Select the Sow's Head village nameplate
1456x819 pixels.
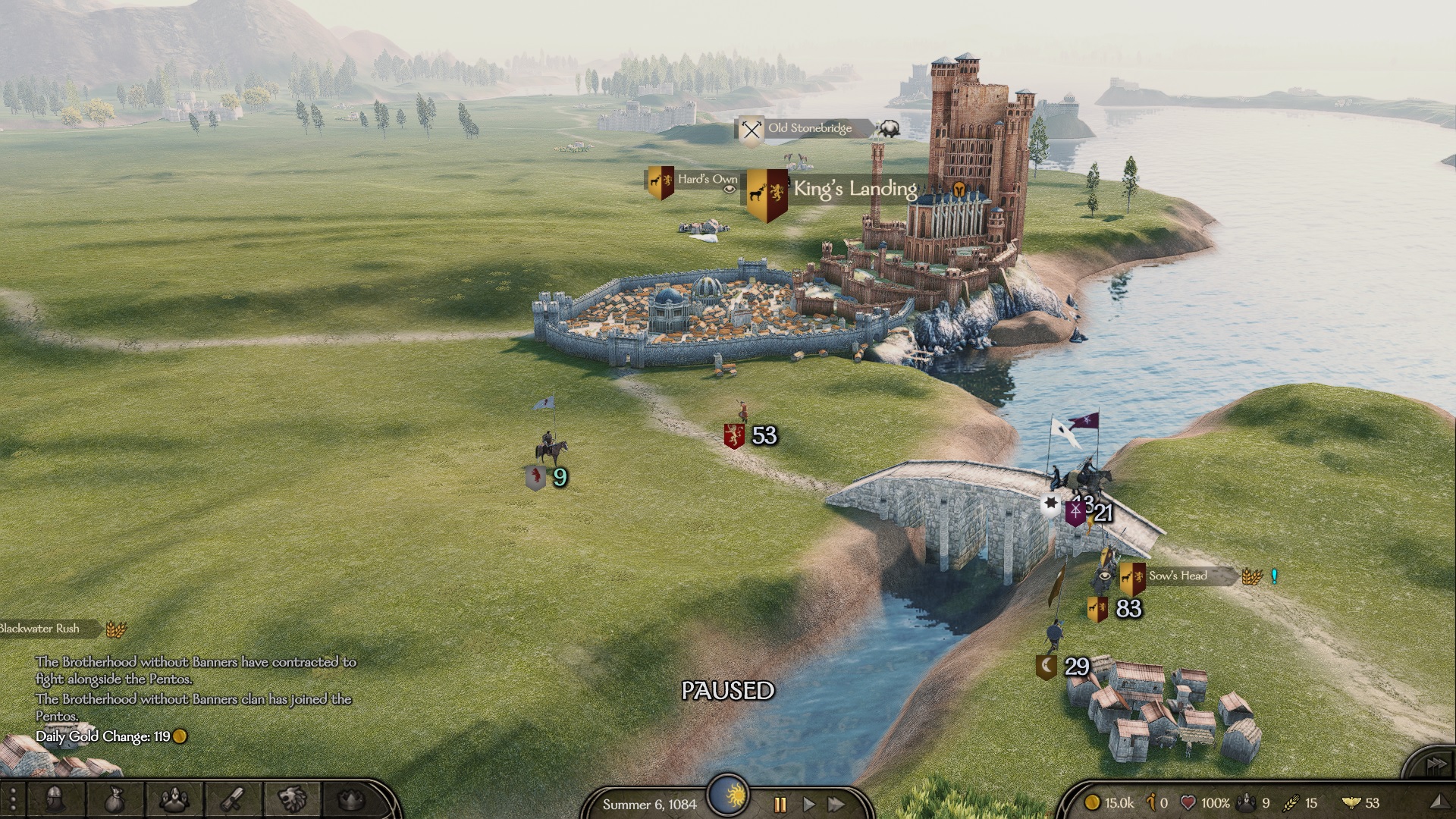tap(1177, 576)
